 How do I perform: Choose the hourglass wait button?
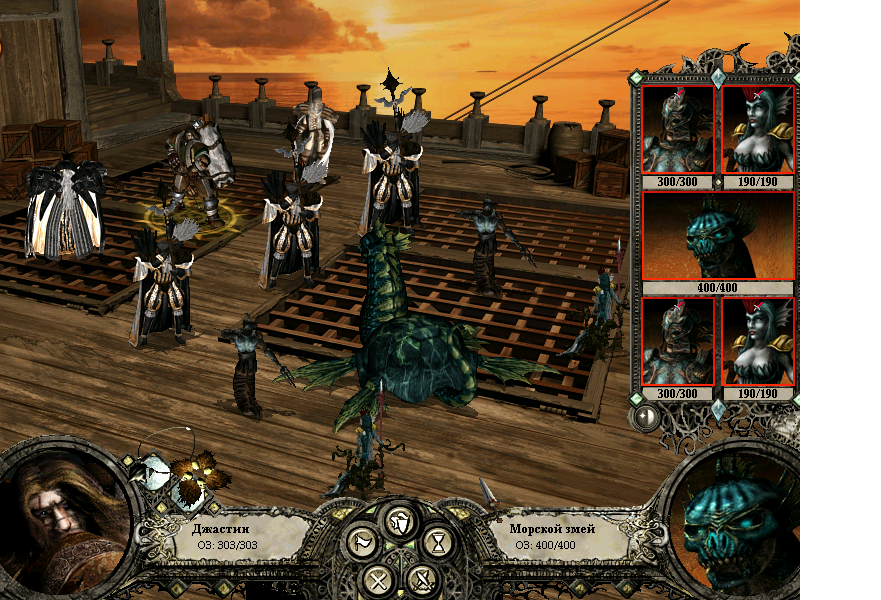438,544
